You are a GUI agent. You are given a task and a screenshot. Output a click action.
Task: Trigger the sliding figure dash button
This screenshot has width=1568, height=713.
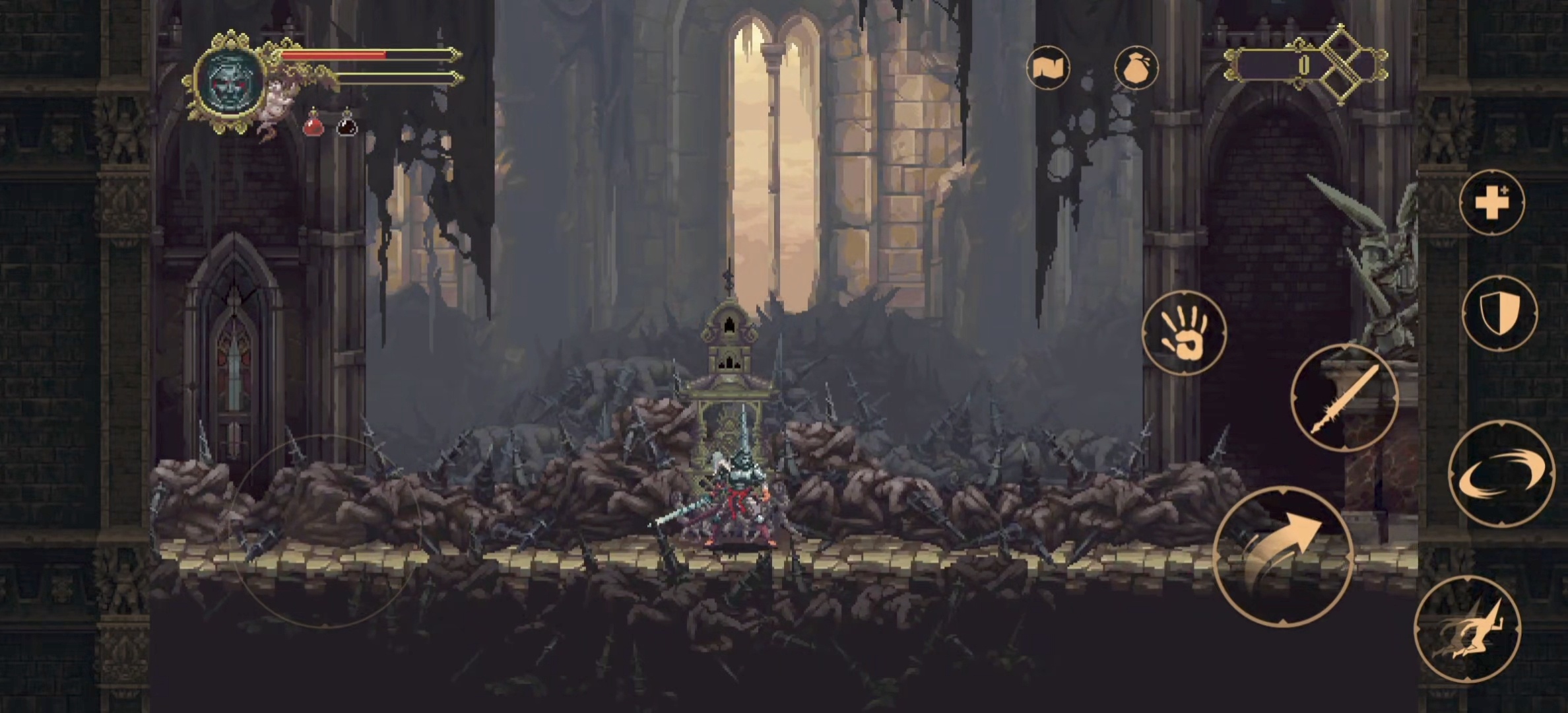[x=1468, y=630]
